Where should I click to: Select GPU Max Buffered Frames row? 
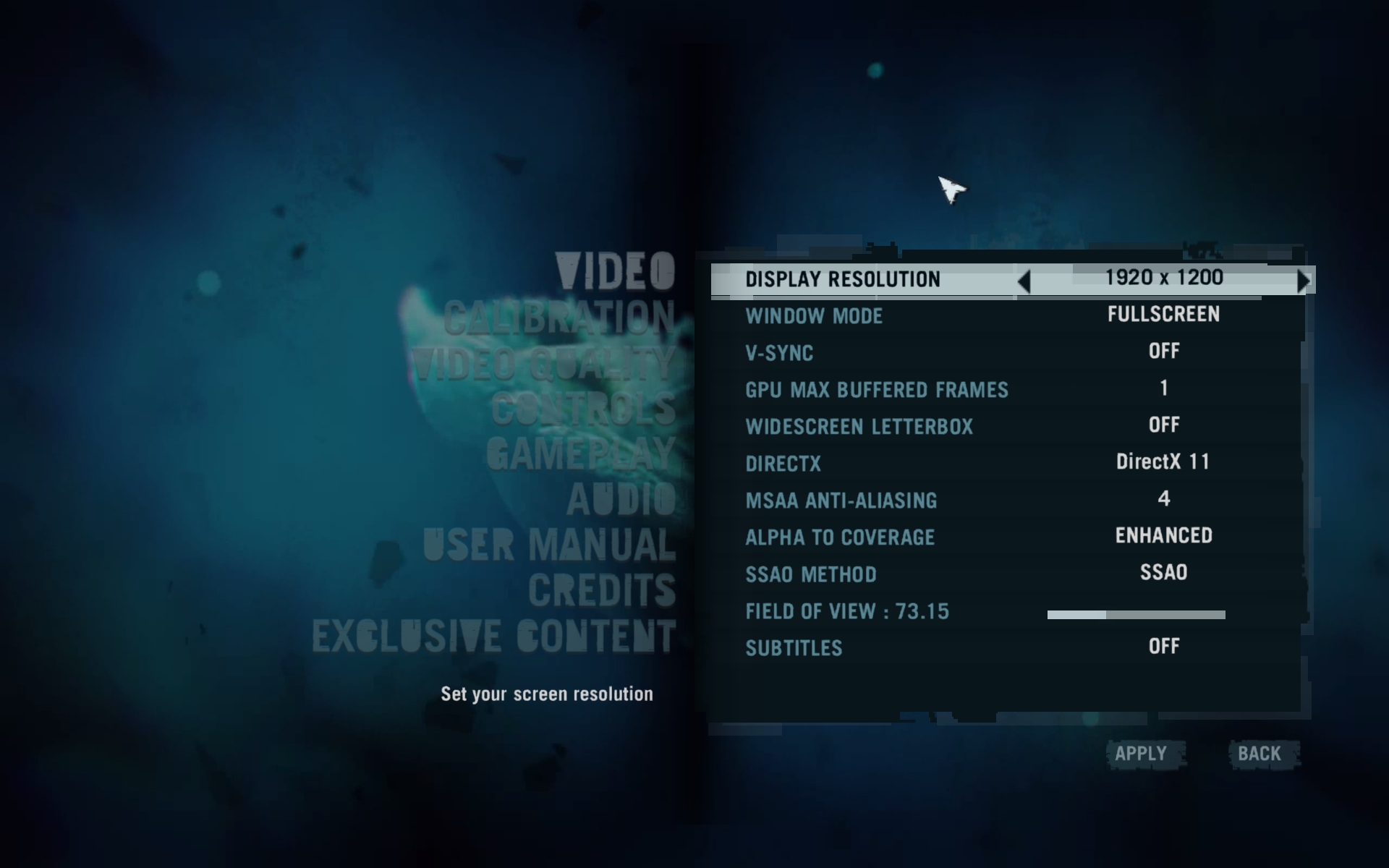[x=877, y=390]
